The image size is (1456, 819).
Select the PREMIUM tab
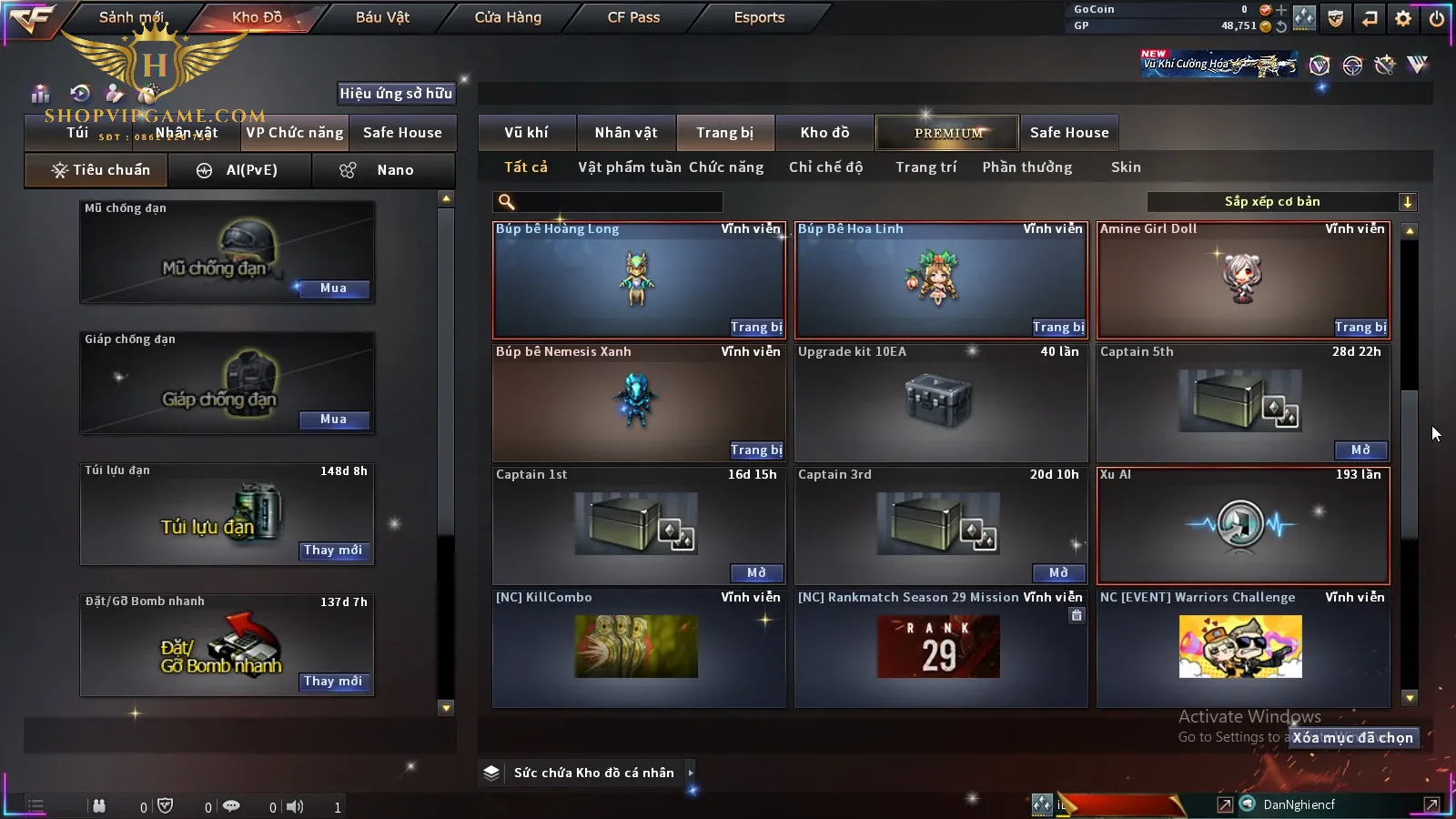(948, 133)
